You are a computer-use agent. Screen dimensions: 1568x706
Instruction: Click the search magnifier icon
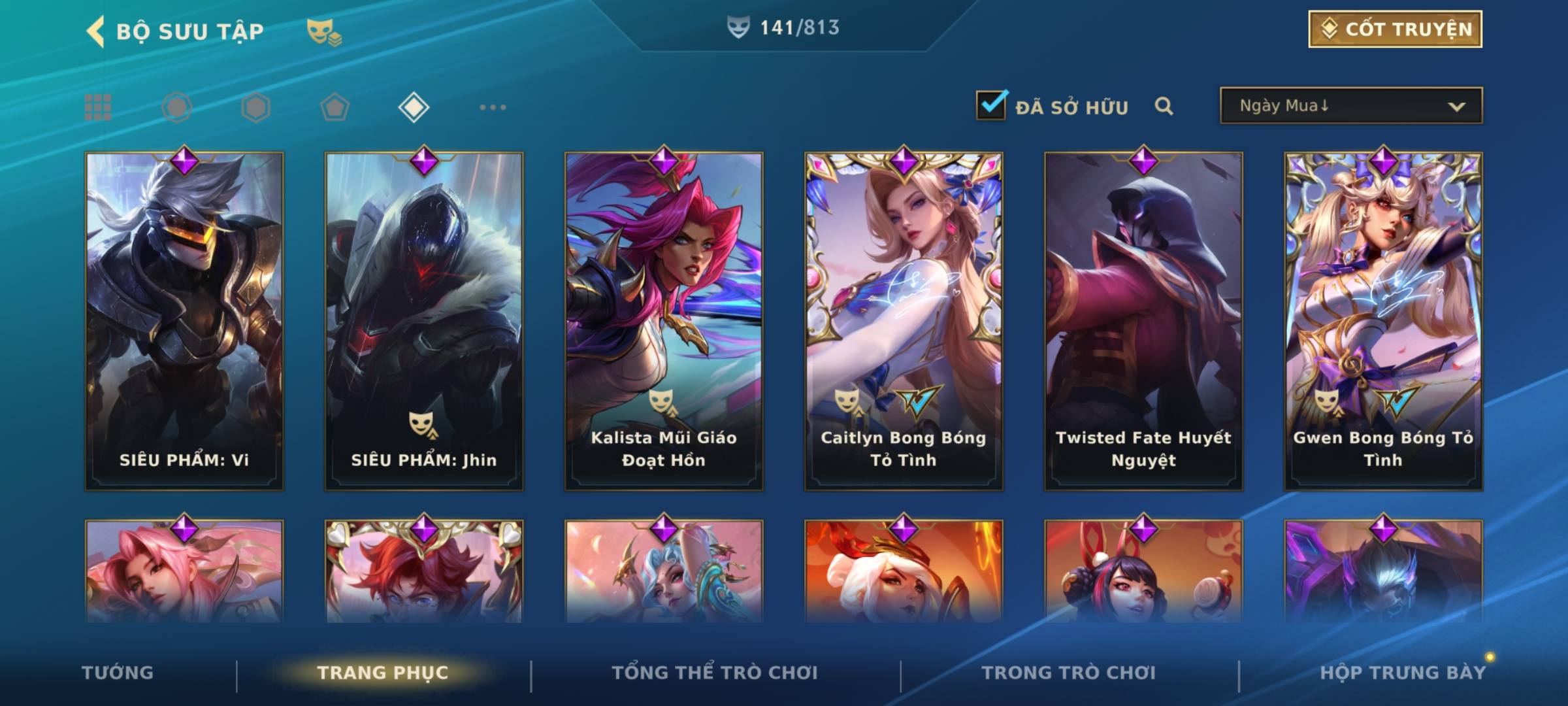(x=1164, y=106)
